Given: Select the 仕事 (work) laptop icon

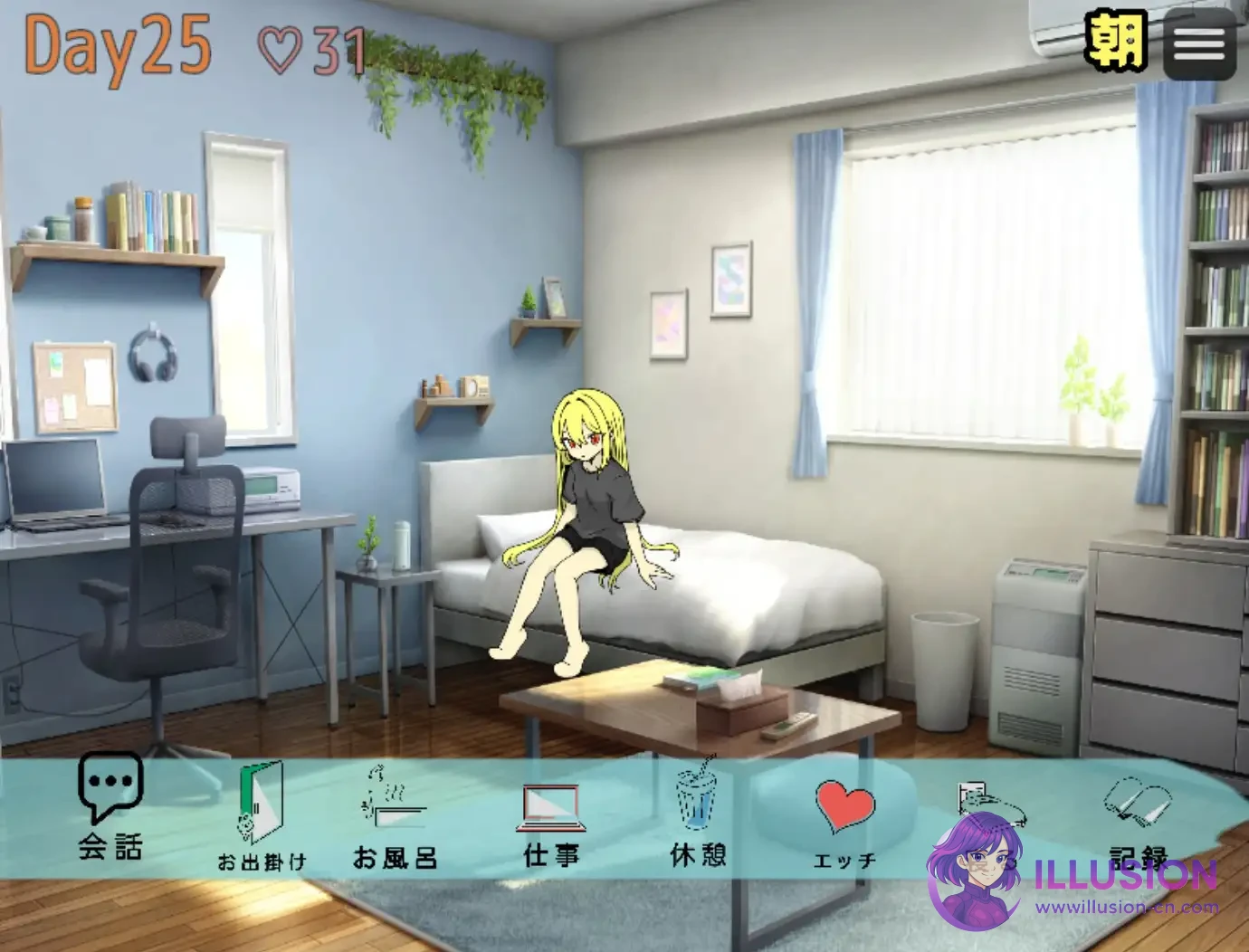Looking at the screenshot, I should [550, 812].
